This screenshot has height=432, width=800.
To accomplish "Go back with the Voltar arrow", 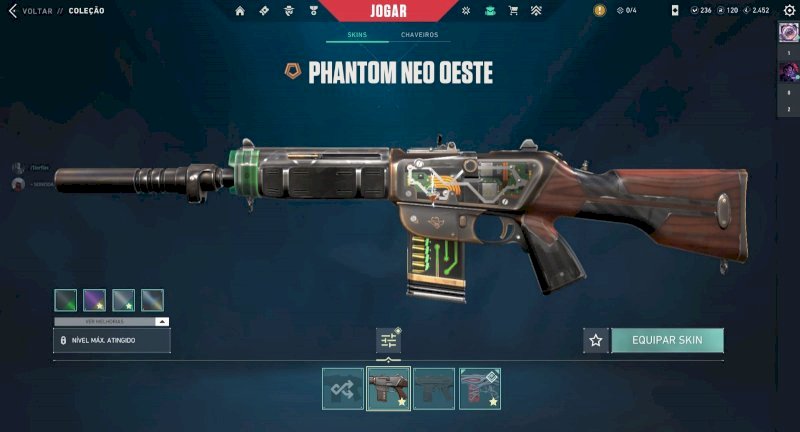I will (13, 10).
